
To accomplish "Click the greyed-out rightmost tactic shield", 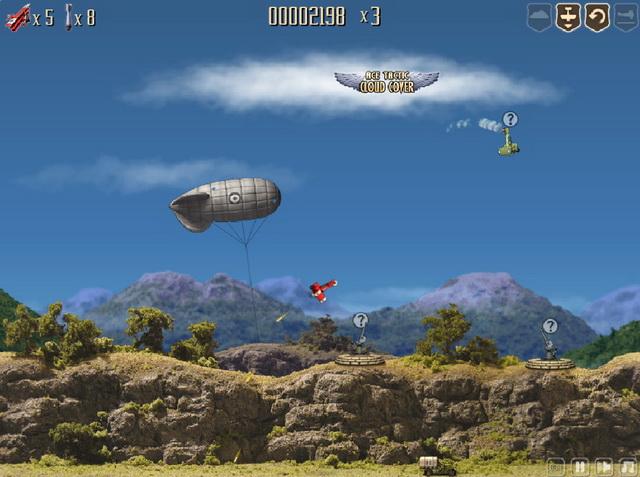I will pyautogui.click(x=625, y=17).
